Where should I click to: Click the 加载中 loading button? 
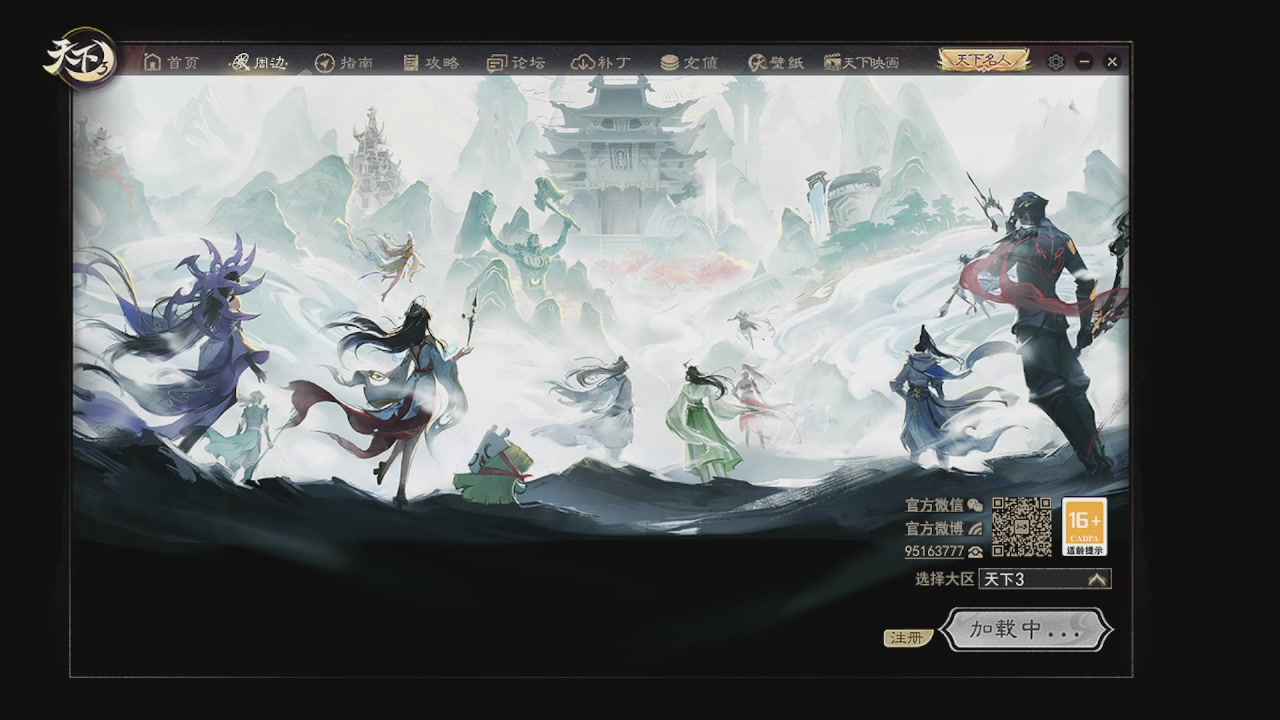click(1026, 630)
